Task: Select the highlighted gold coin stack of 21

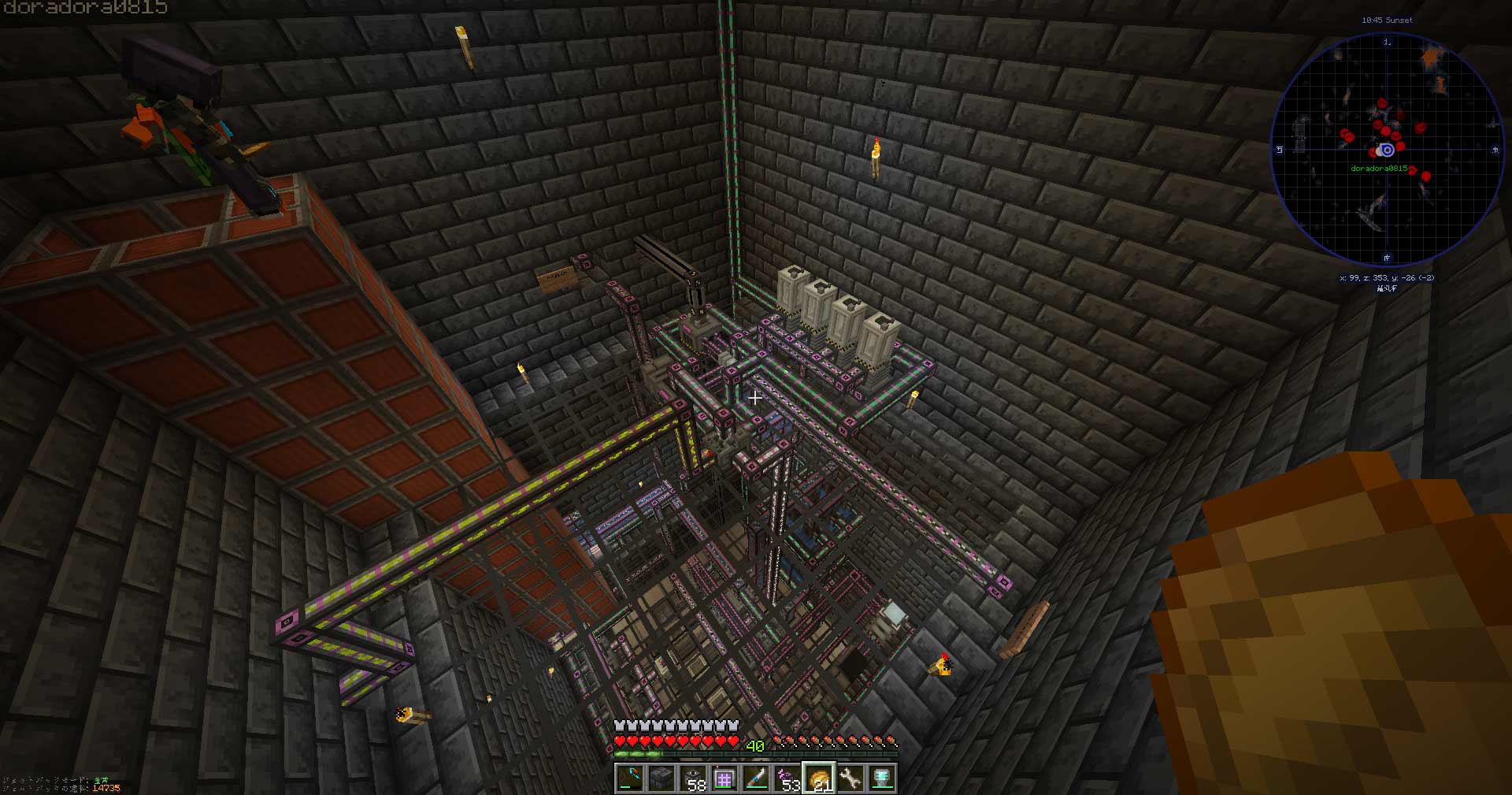Action: pos(820,776)
